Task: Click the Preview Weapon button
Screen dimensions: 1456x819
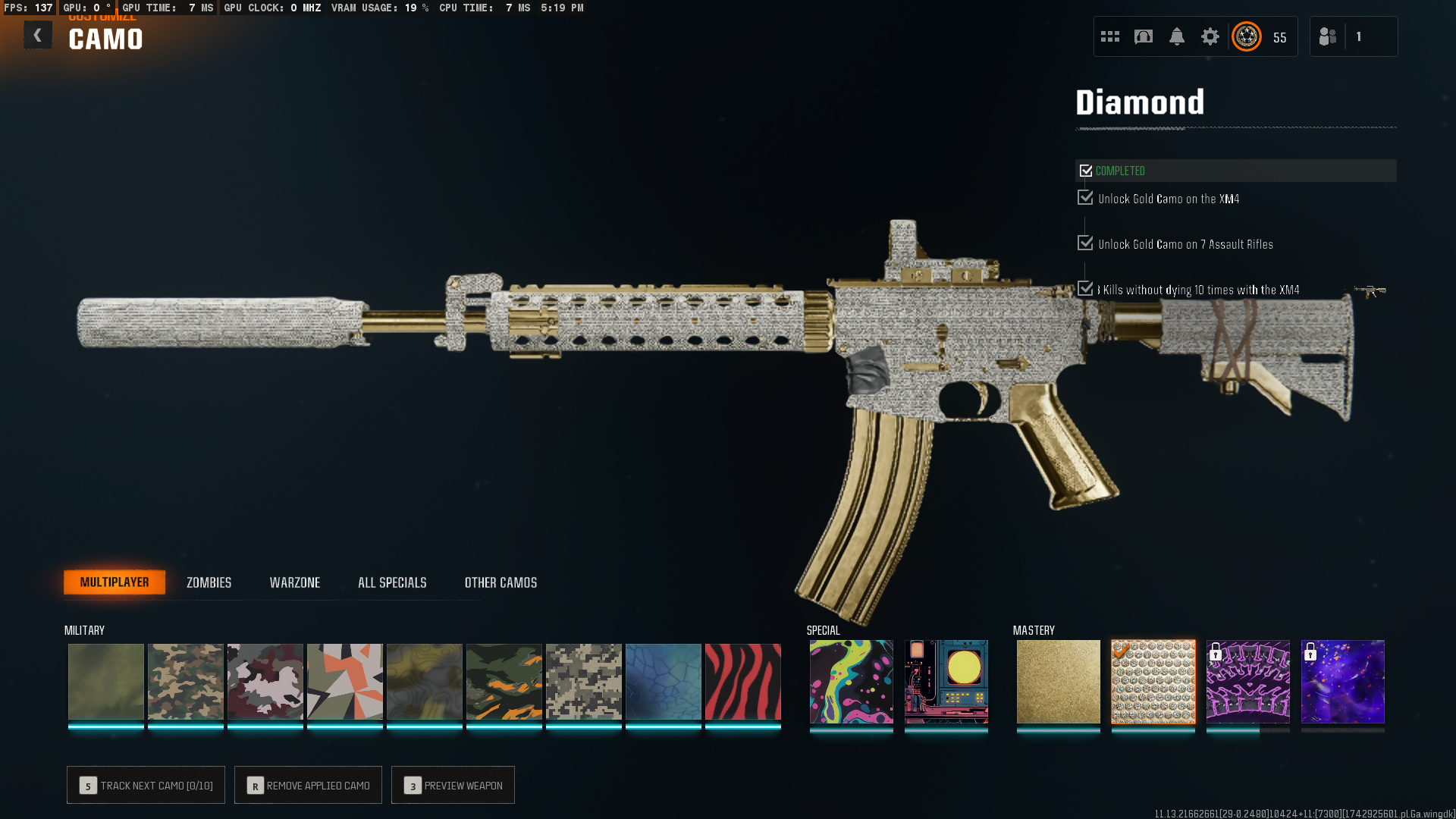Action: [x=453, y=785]
